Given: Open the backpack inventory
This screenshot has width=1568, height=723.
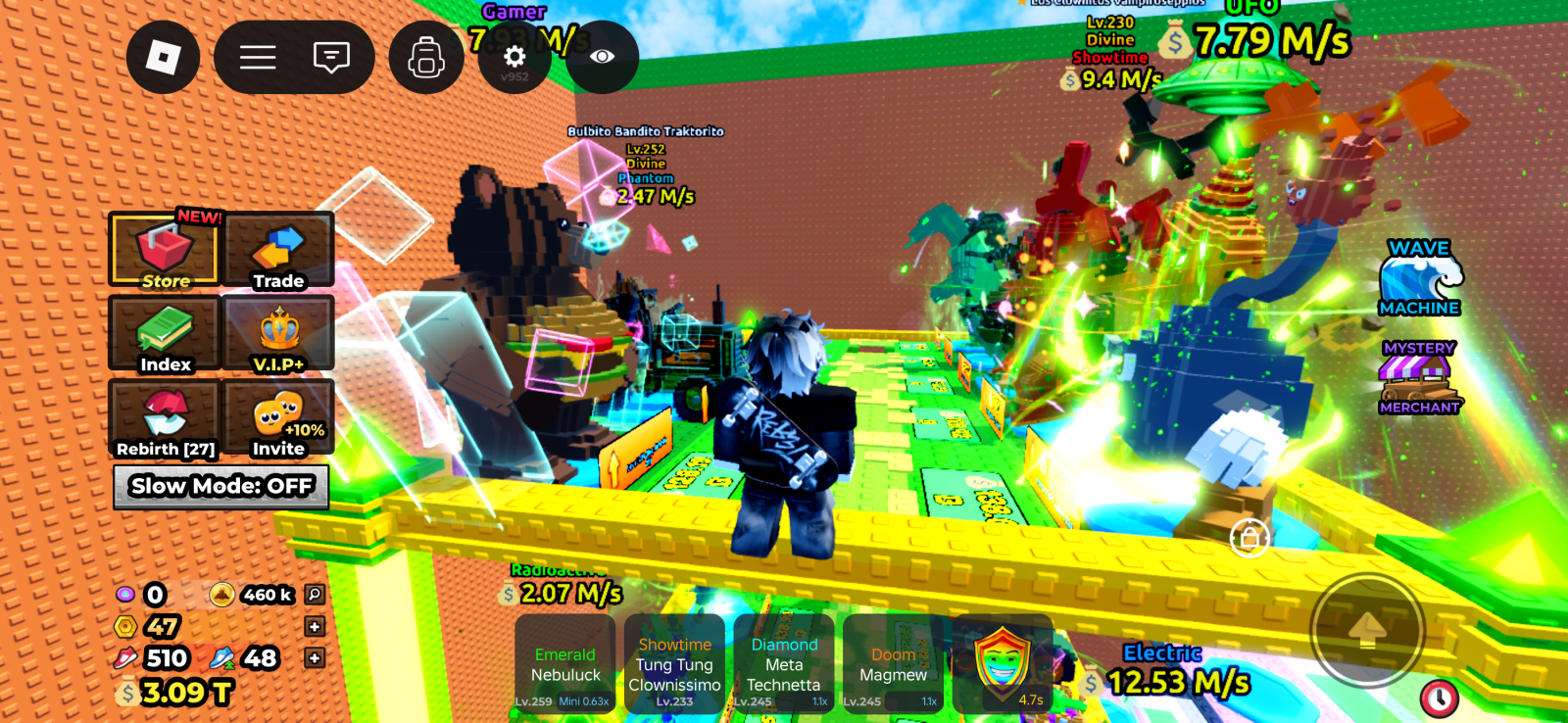Looking at the screenshot, I should 426,58.
